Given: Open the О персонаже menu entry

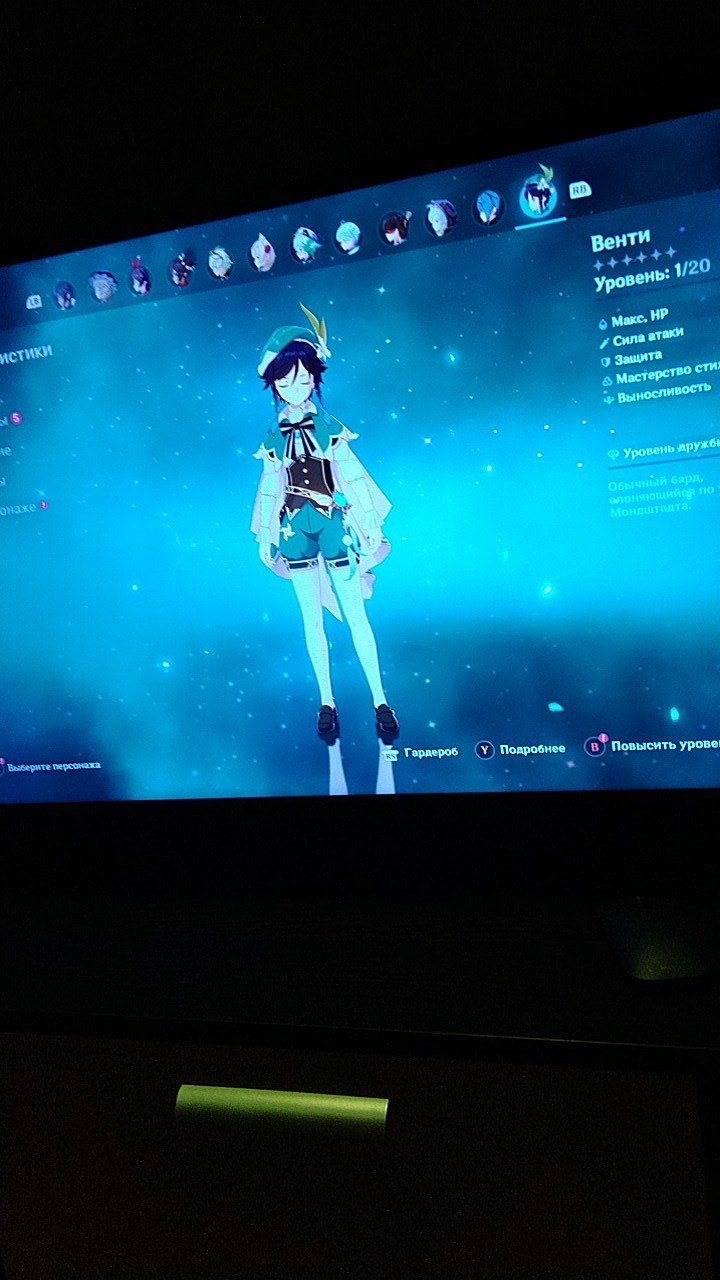Looking at the screenshot, I should tap(20, 507).
